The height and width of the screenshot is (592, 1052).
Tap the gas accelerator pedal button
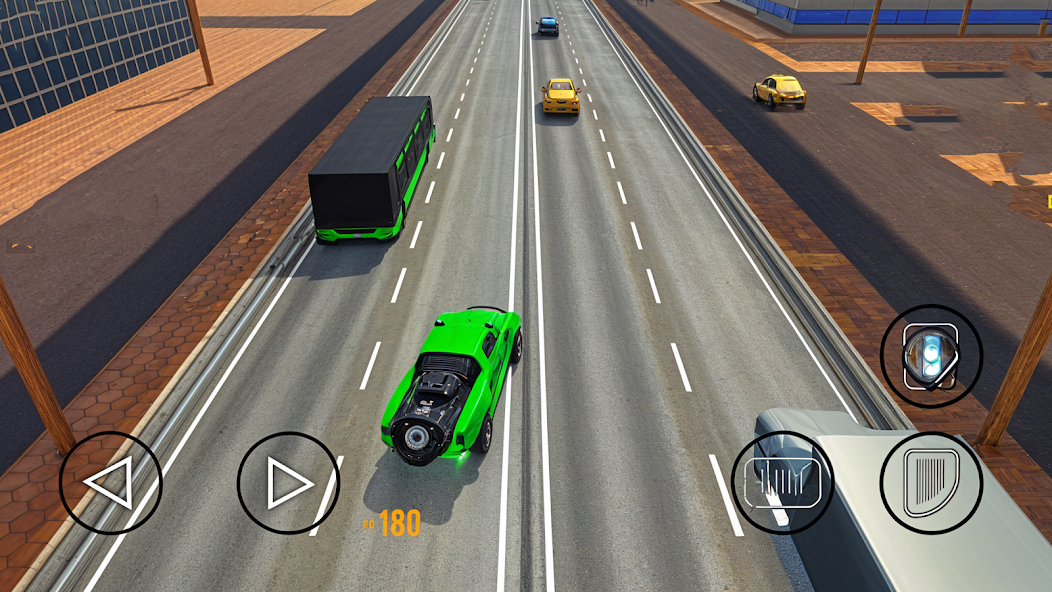coord(931,483)
